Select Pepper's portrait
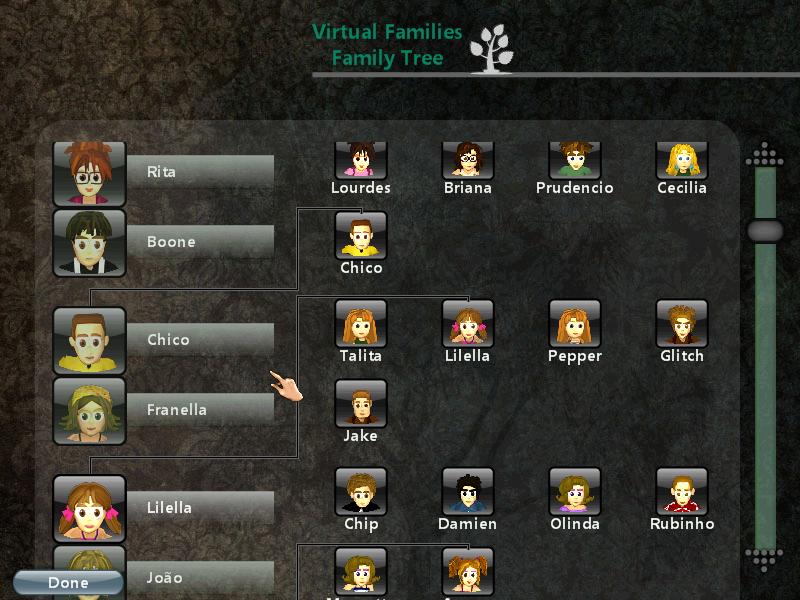Image resolution: width=800 pixels, height=600 pixels. point(575,324)
